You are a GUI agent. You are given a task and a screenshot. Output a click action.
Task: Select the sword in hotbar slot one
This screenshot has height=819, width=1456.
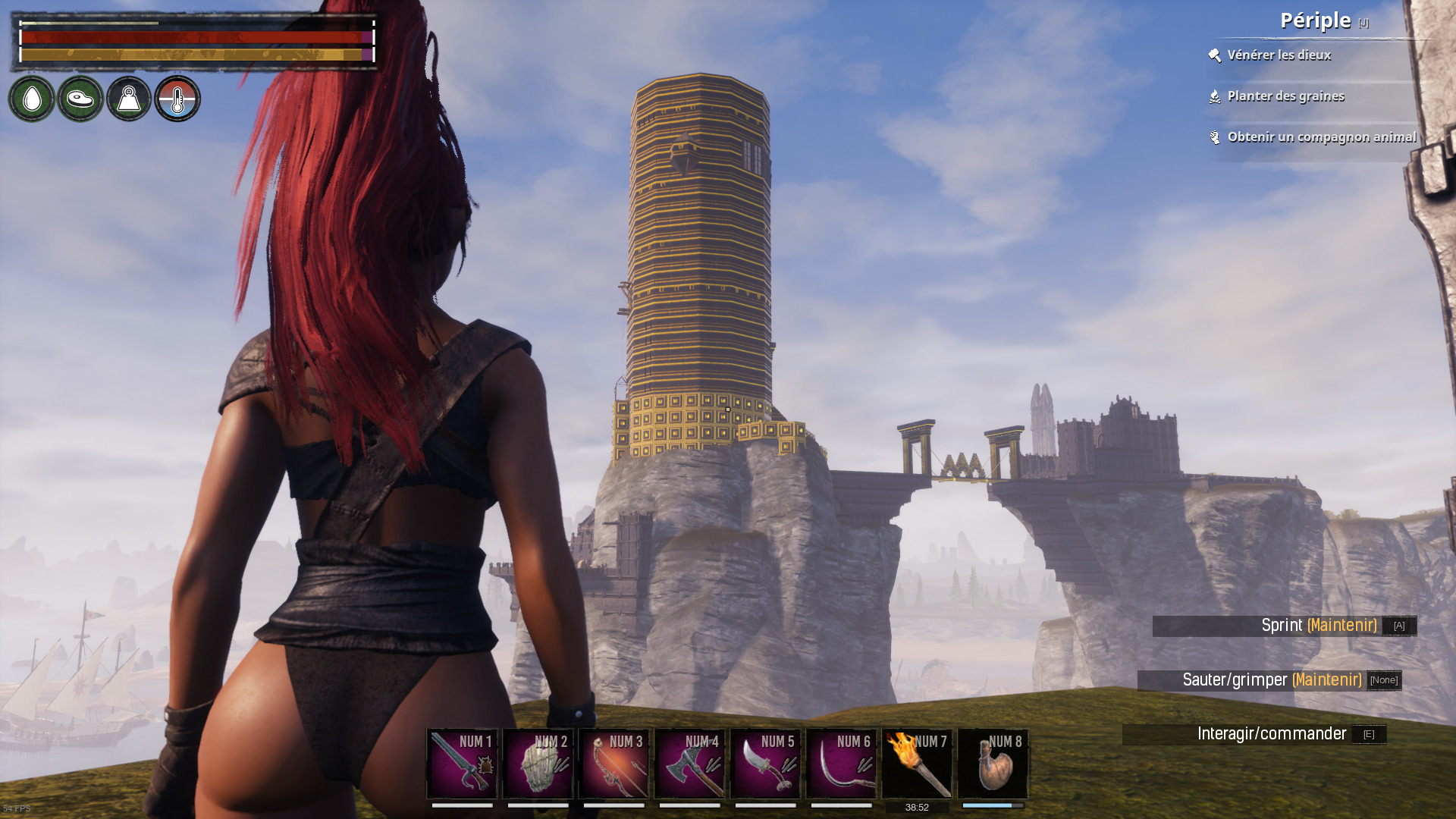pos(462,764)
